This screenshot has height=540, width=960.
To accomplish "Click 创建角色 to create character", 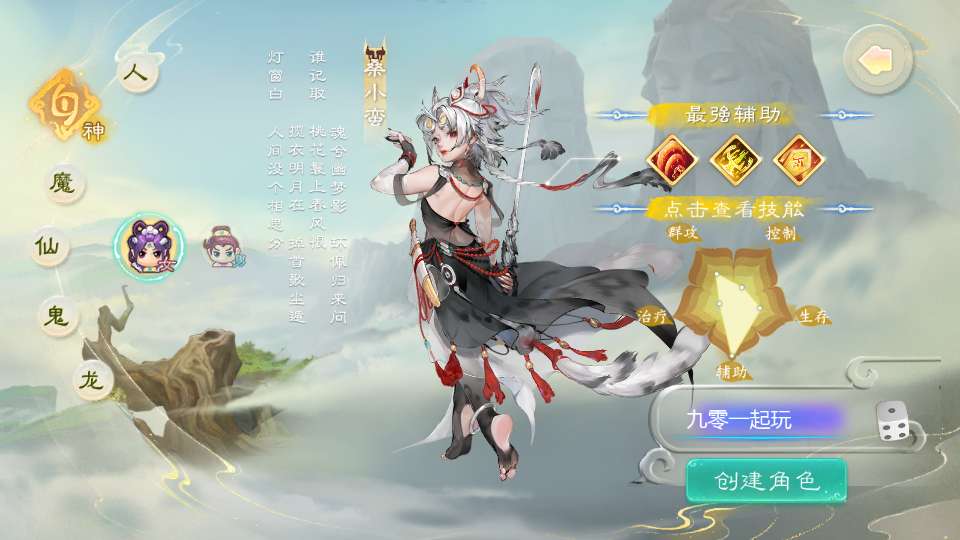I will (766, 481).
